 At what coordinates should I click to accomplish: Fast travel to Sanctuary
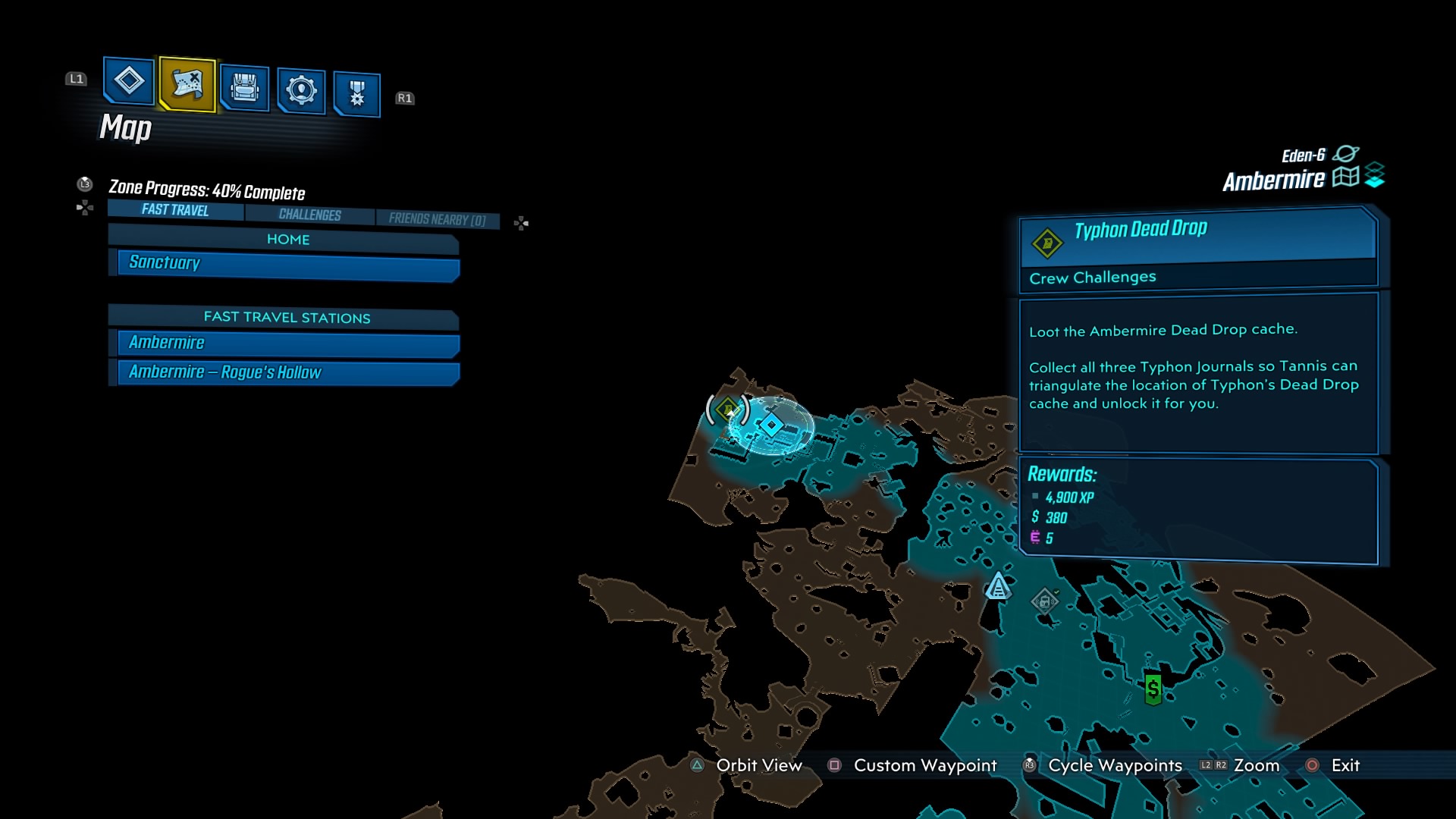[288, 263]
